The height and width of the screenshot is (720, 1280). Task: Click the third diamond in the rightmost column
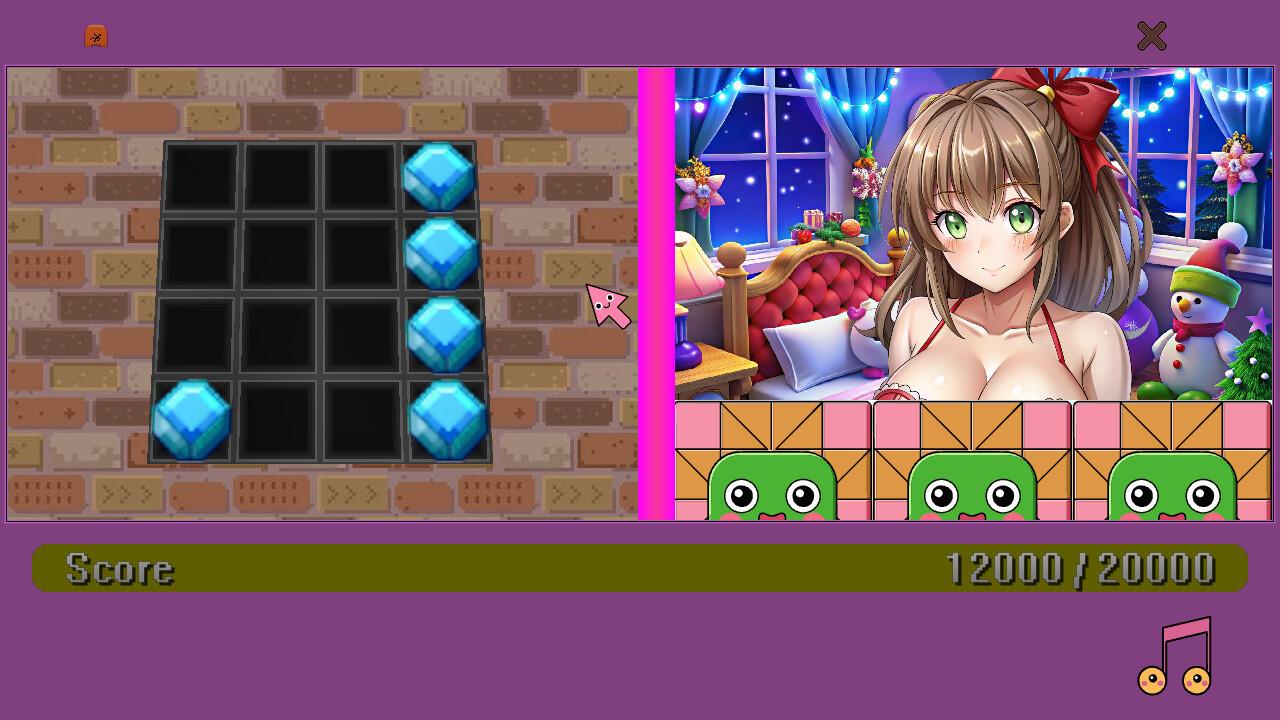click(446, 333)
